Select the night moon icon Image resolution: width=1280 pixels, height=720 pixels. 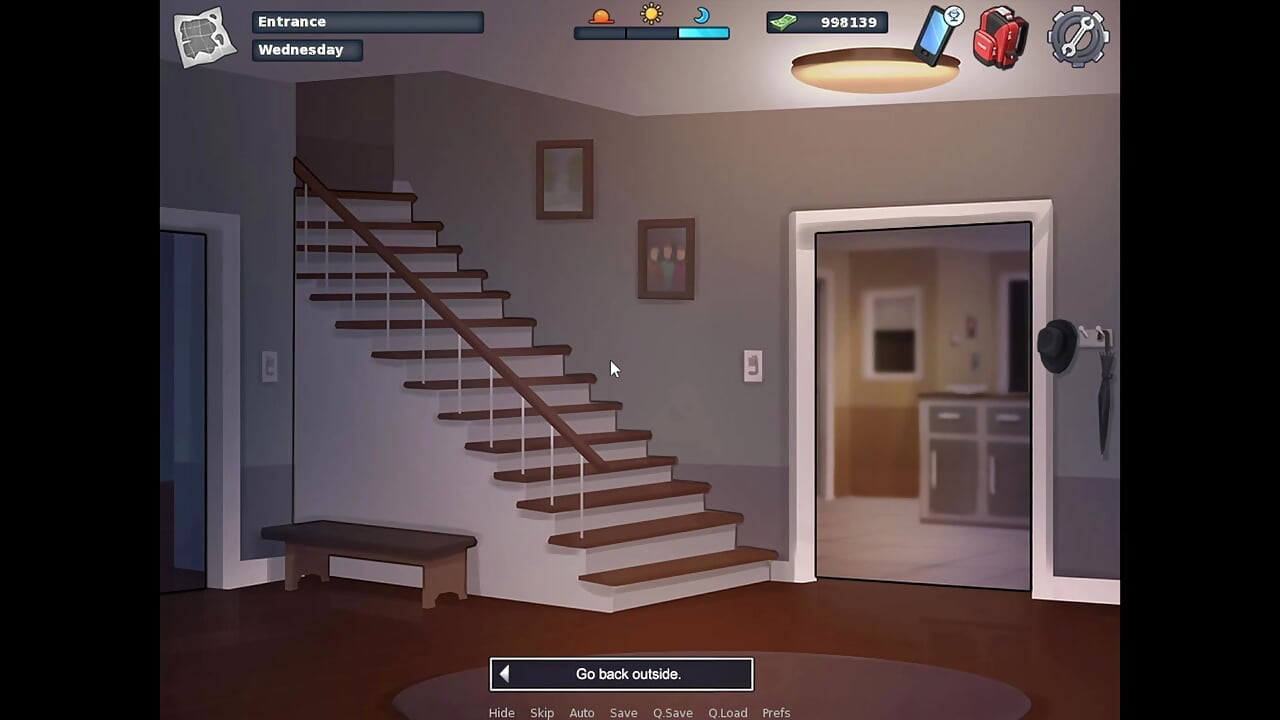(x=701, y=16)
